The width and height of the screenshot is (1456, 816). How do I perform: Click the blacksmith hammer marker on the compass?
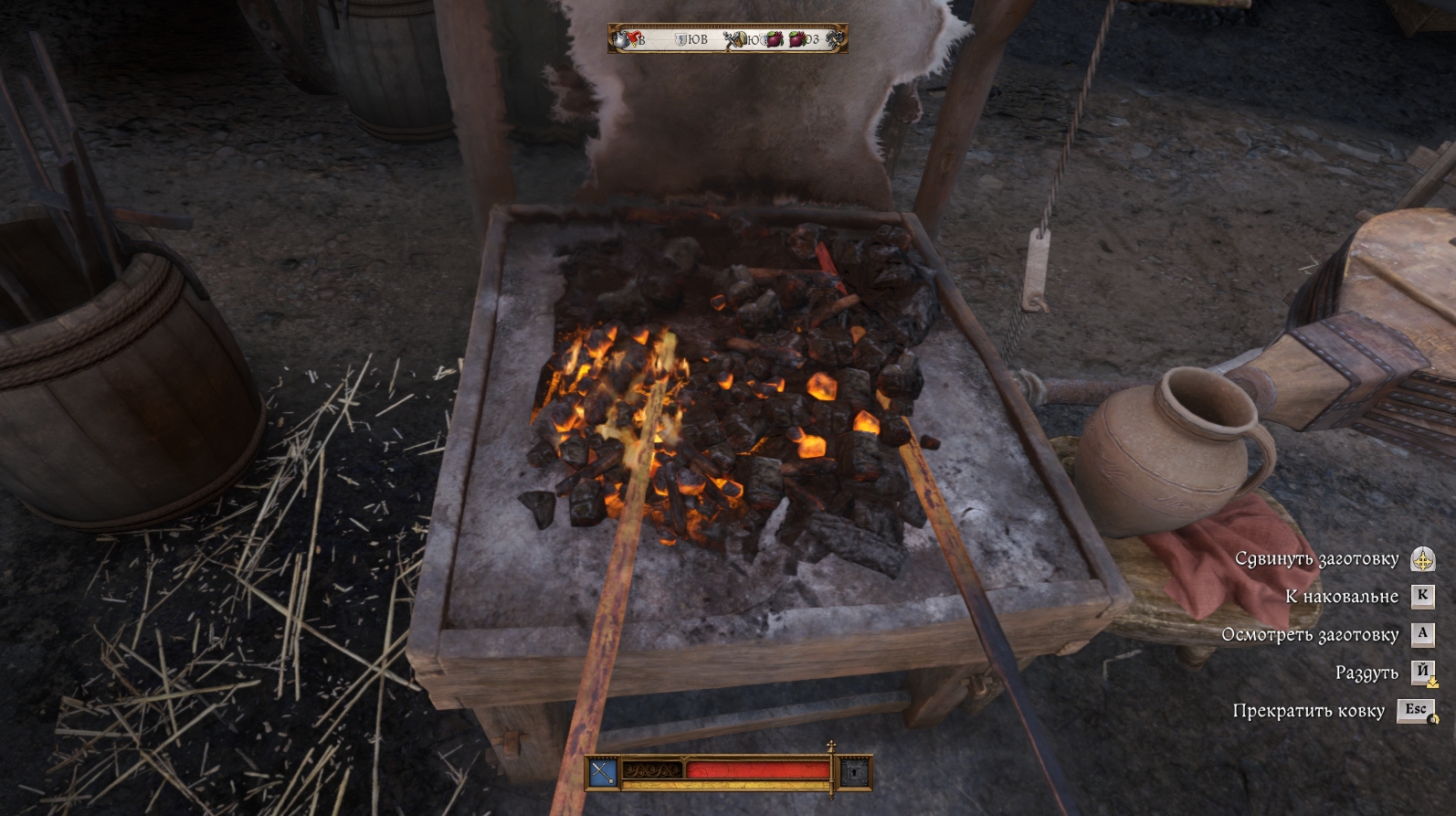pyautogui.click(x=833, y=40)
